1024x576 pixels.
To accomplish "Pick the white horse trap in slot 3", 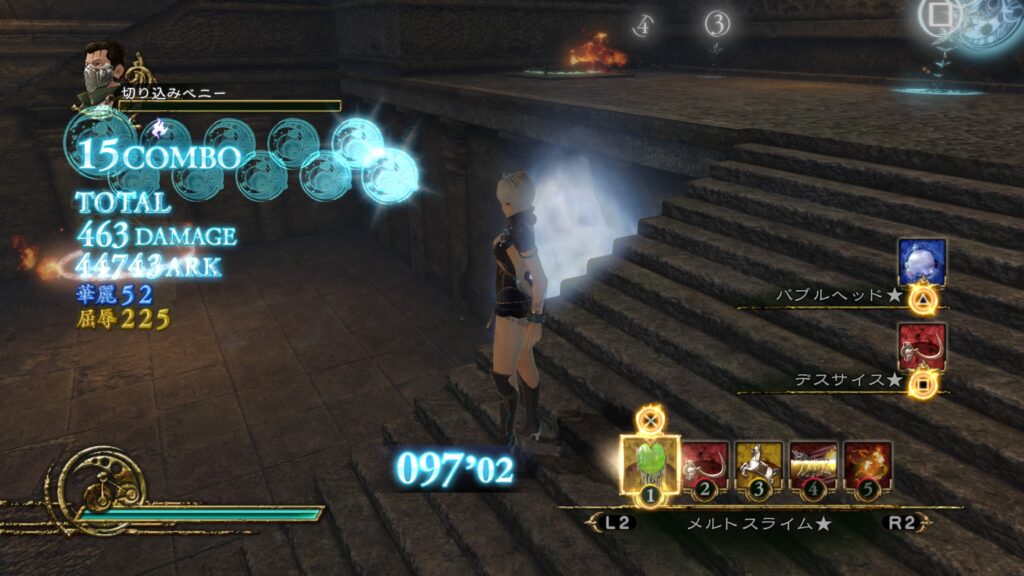I will point(759,464).
